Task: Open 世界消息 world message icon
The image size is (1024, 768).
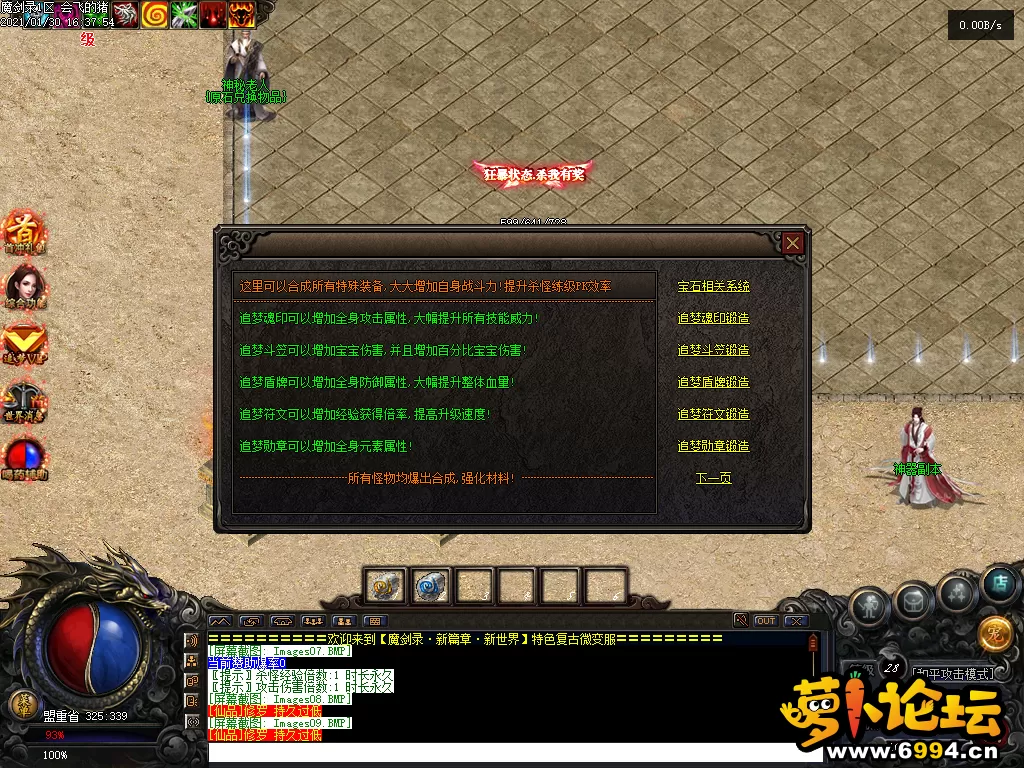Action: tap(24, 399)
